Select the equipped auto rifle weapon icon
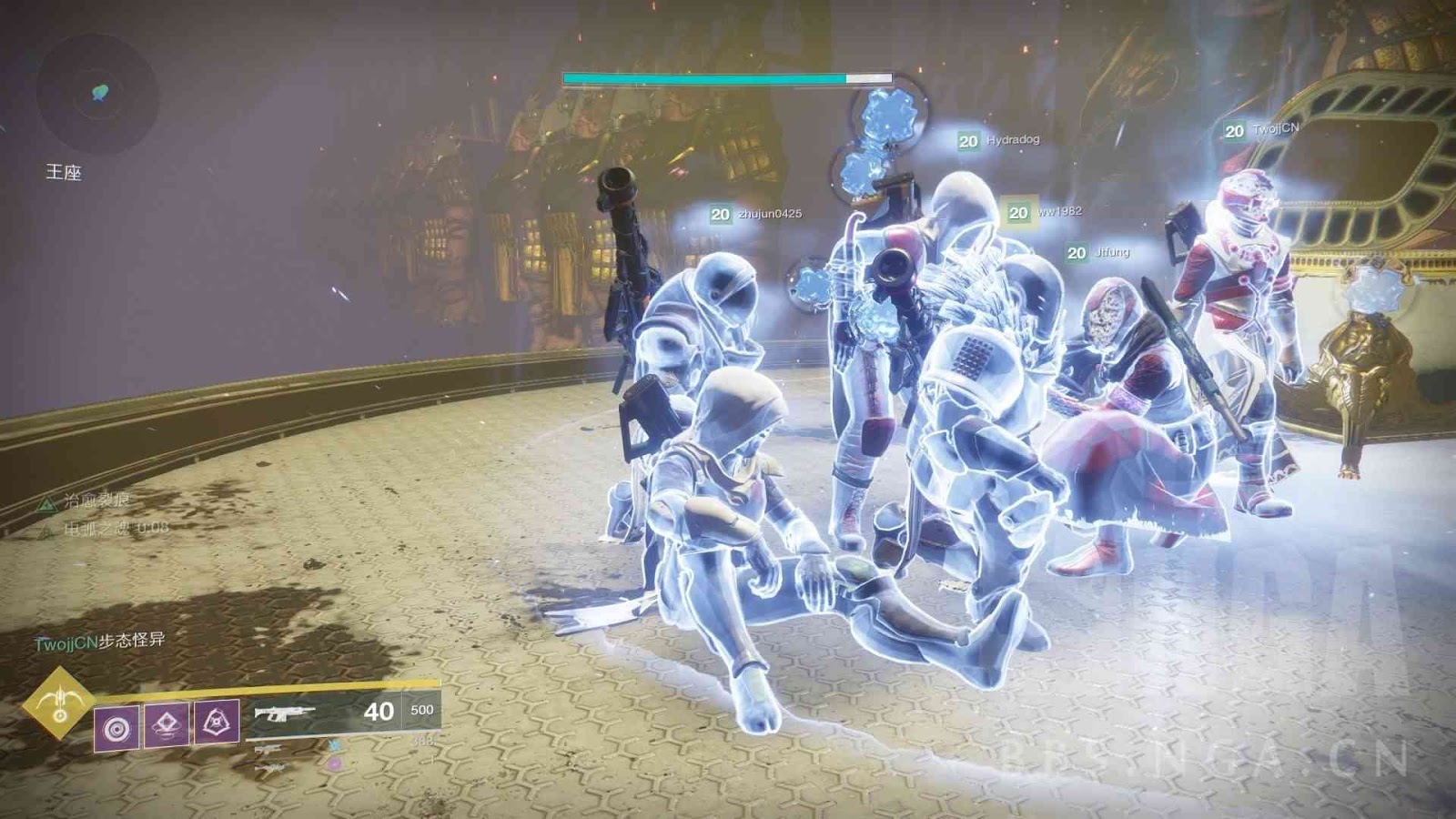The width and height of the screenshot is (1456, 819). [x=285, y=713]
